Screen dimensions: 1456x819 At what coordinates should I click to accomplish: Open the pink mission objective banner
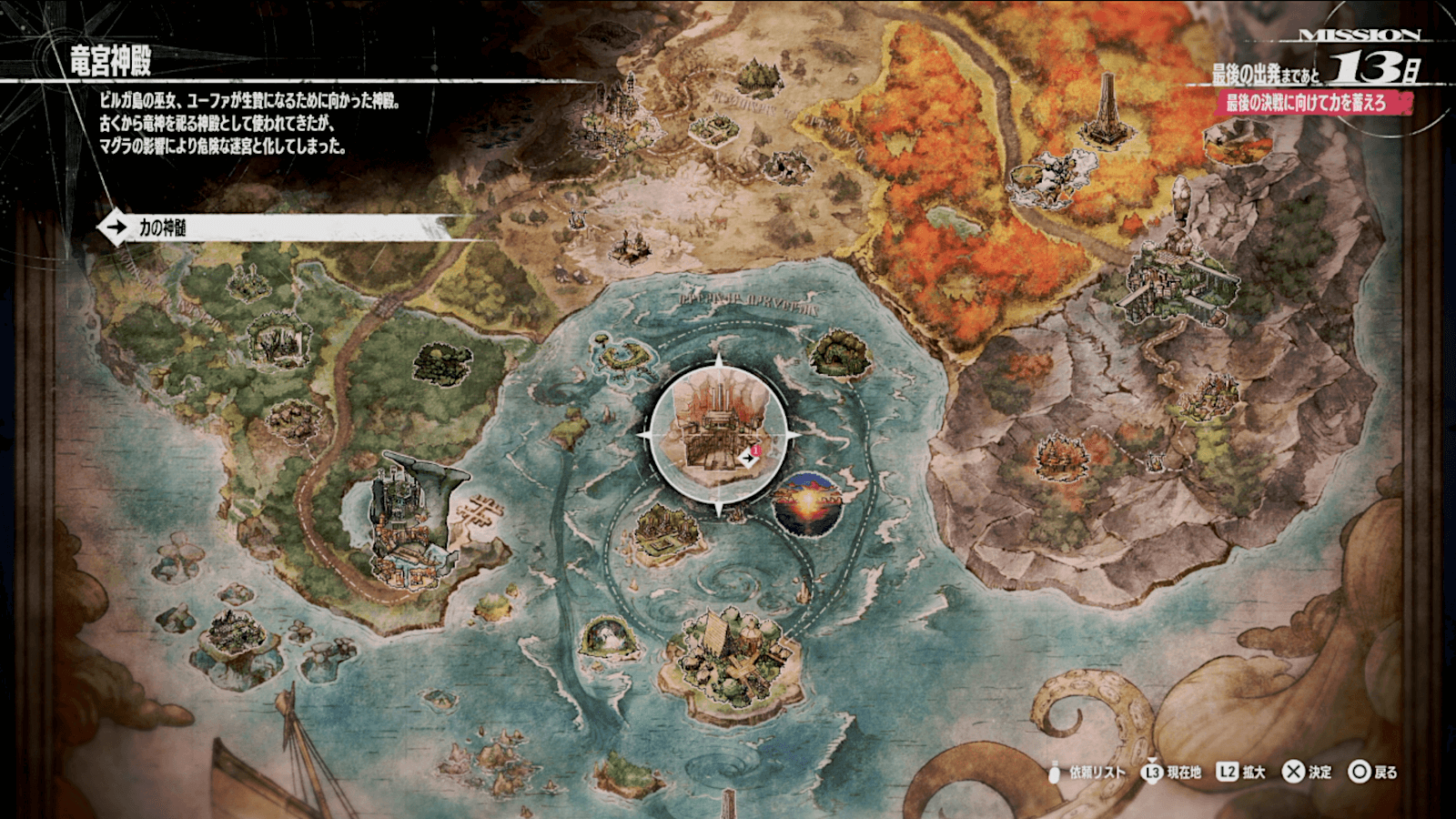[1310, 103]
